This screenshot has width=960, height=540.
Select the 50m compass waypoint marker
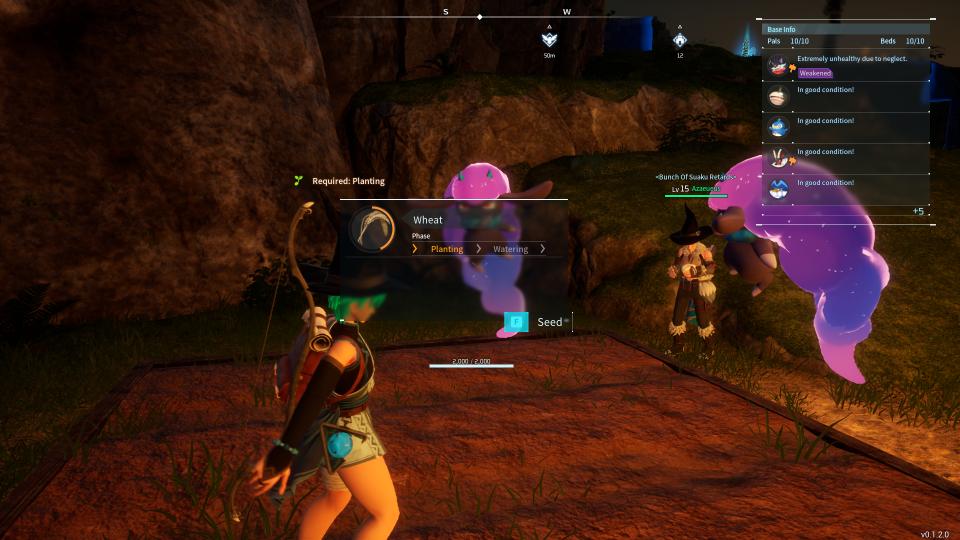pos(549,39)
